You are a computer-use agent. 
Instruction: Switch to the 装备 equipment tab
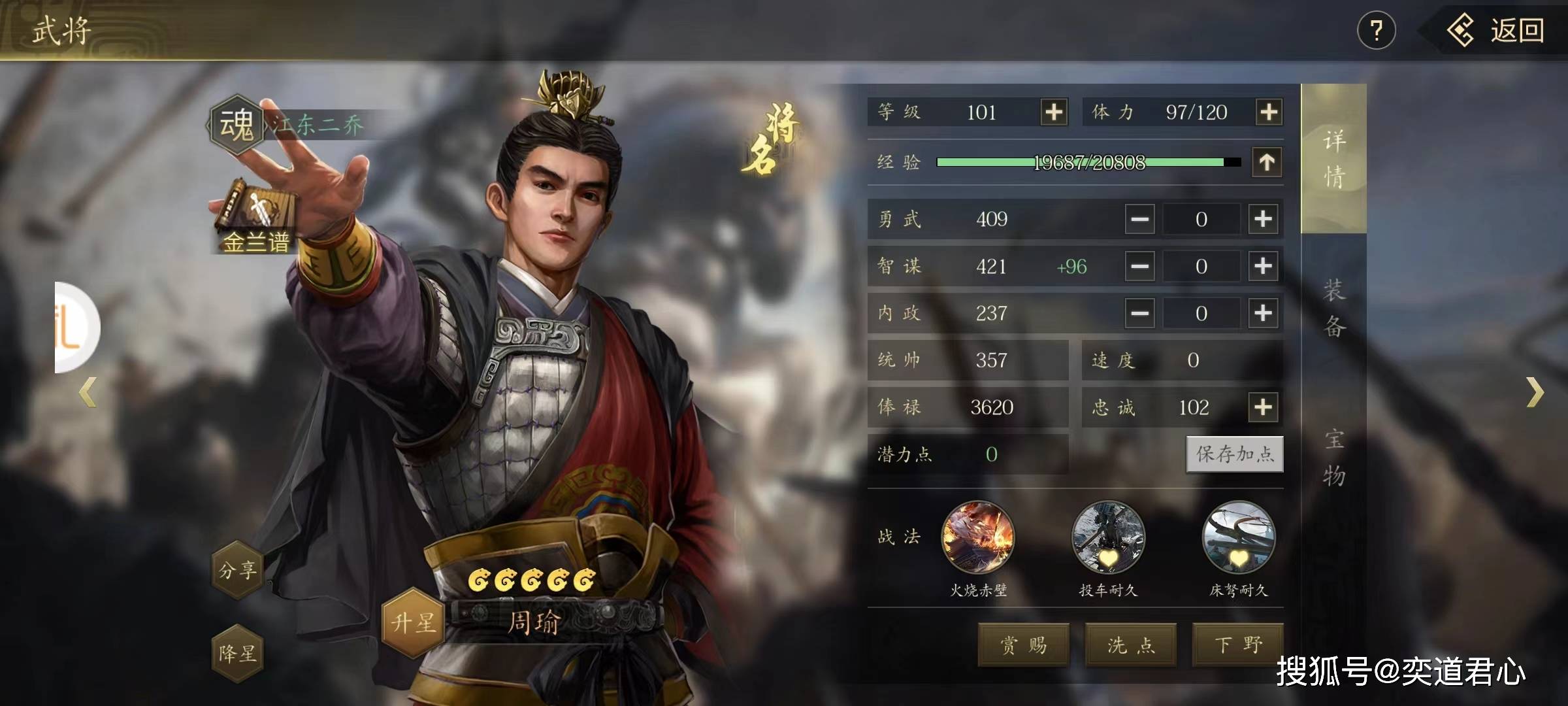click(1333, 307)
